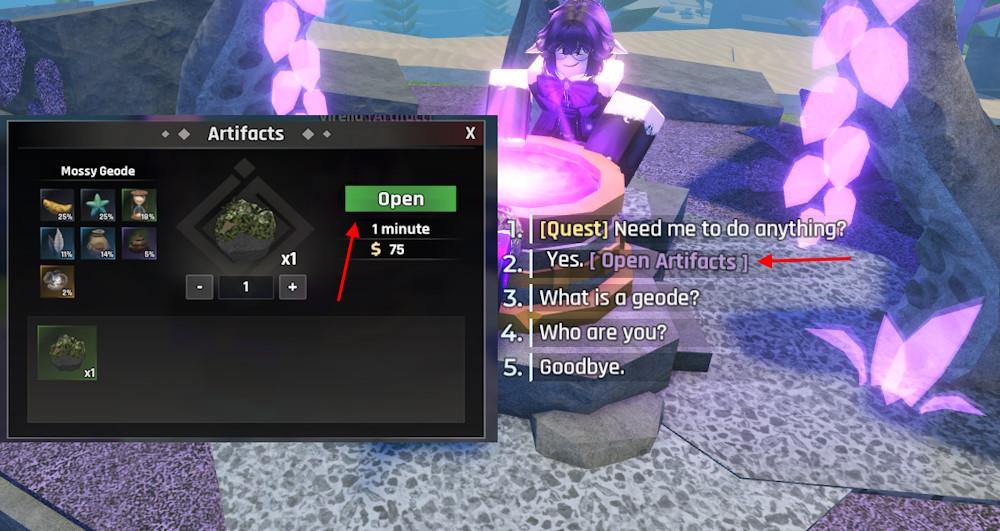The height and width of the screenshot is (531, 1000).
Task: Select the geode quantity number field
Action: click(246, 287)
